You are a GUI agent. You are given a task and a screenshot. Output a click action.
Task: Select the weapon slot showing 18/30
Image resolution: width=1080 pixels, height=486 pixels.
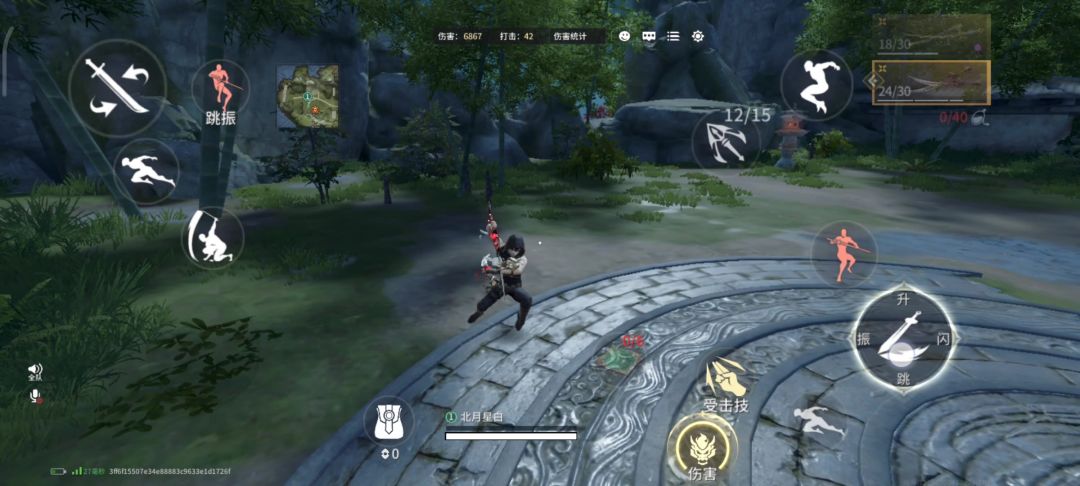tap(931, 36)
